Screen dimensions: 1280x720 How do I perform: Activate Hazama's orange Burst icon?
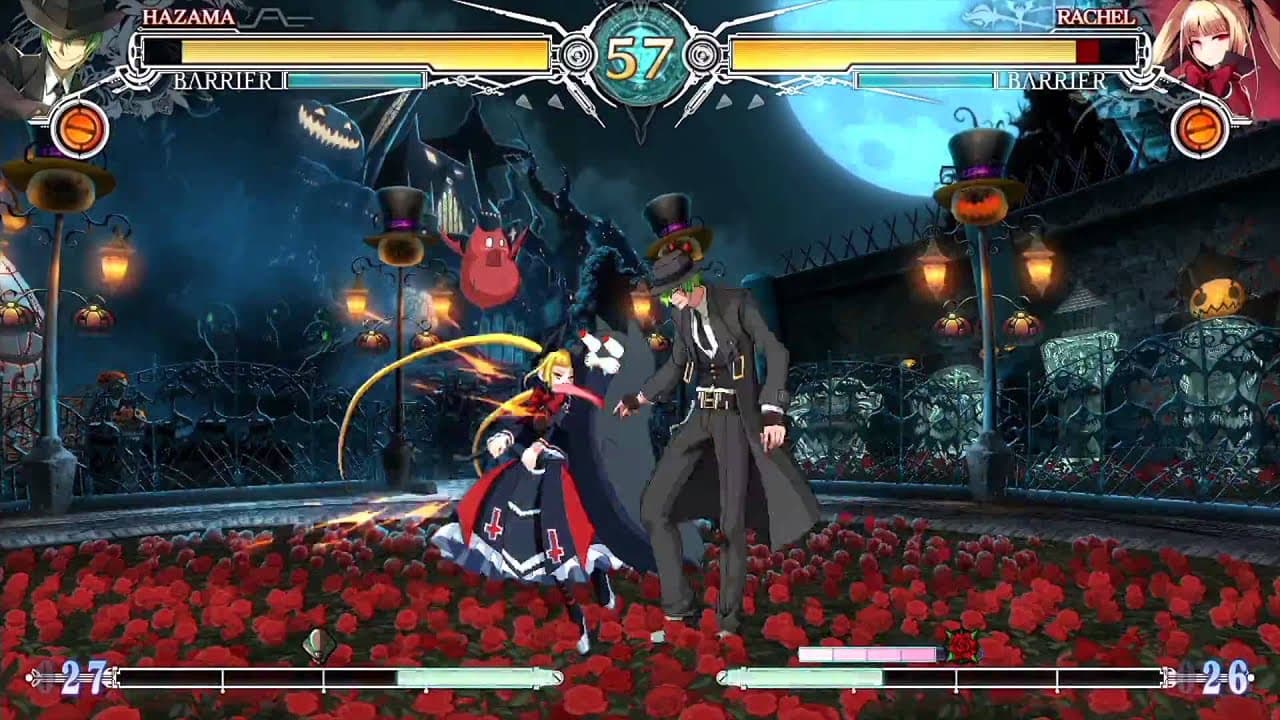80,129
